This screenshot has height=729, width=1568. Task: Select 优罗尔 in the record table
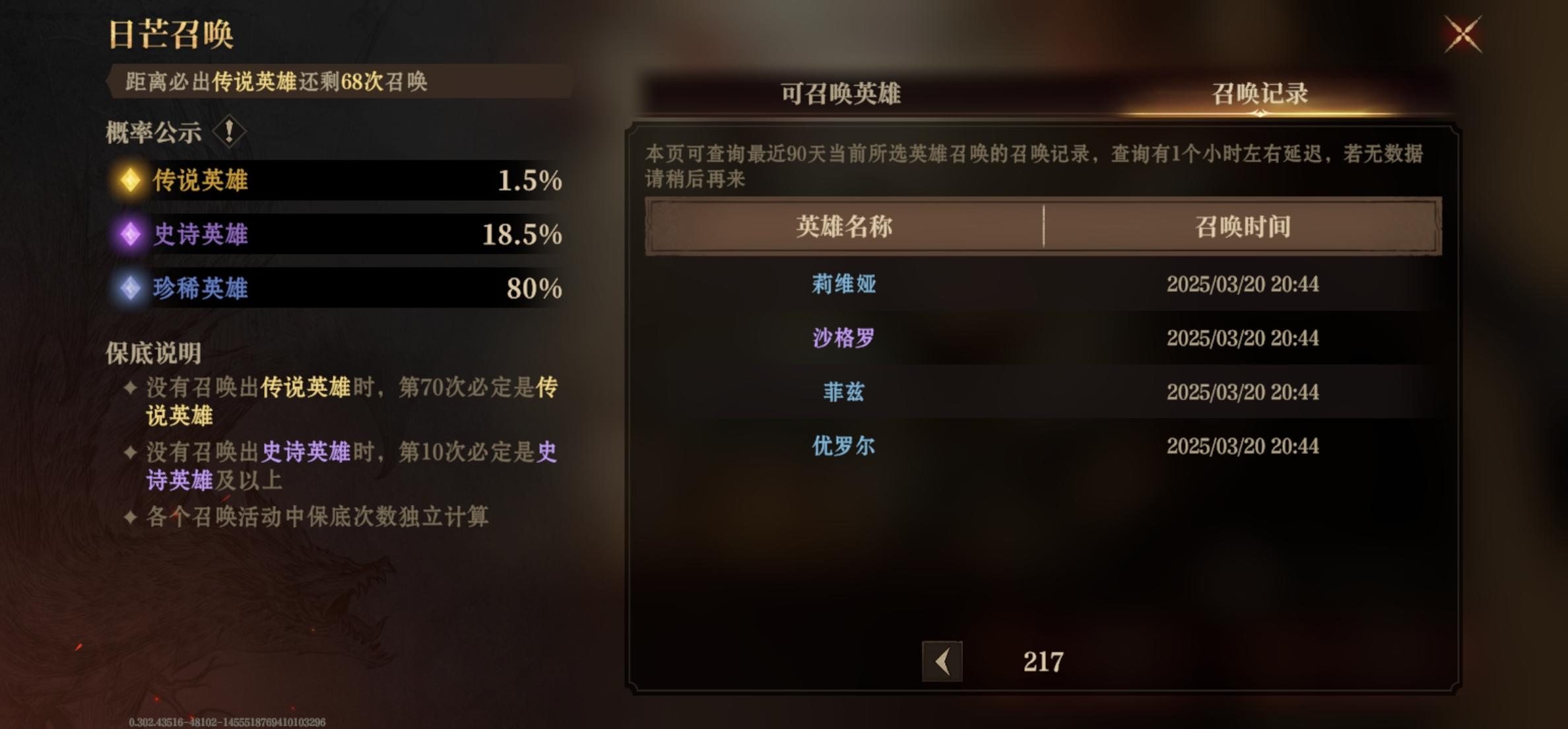(x=843, y=446)
